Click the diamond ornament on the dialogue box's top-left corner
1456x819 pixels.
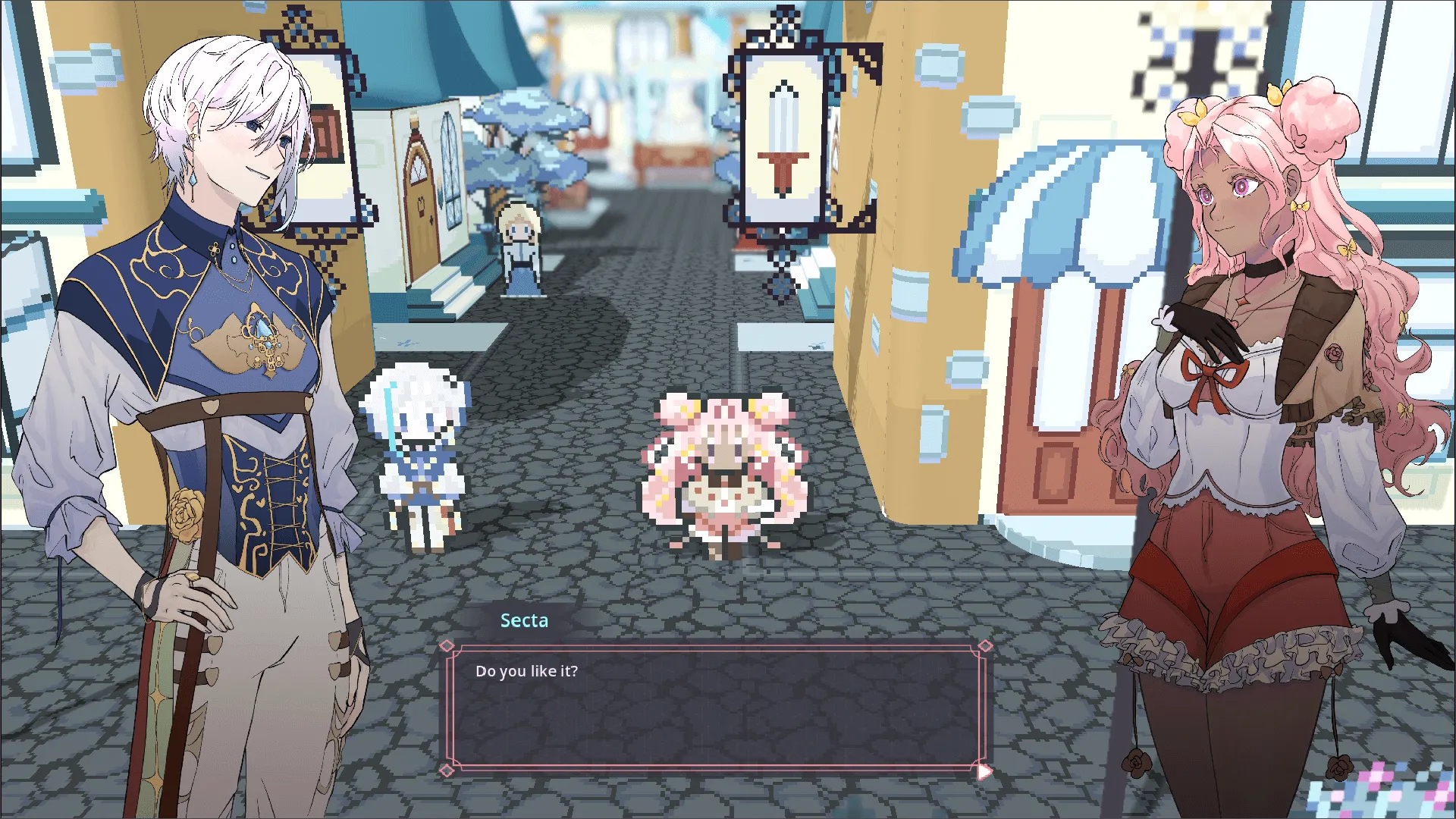(447, 645)
